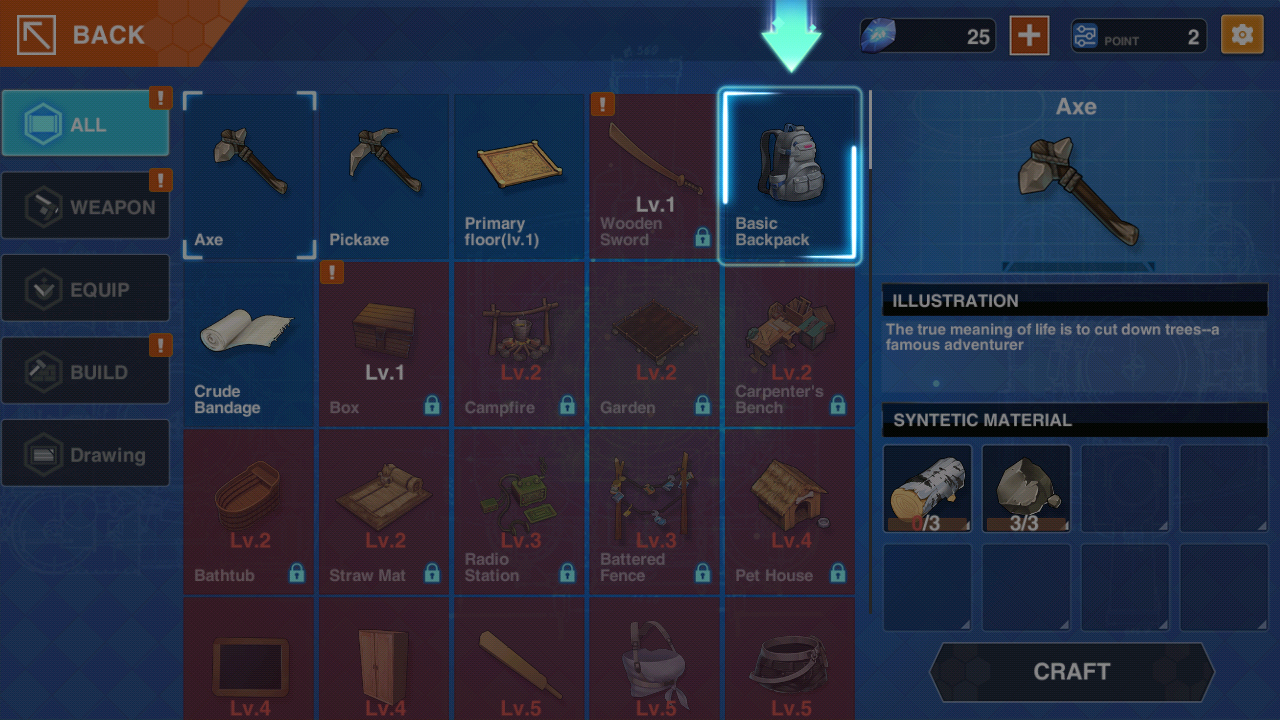Image resolution: width=1280 pixels, height=720 pixels.
Task: Open the settings gear icon
Action: tap(1242, 36)
